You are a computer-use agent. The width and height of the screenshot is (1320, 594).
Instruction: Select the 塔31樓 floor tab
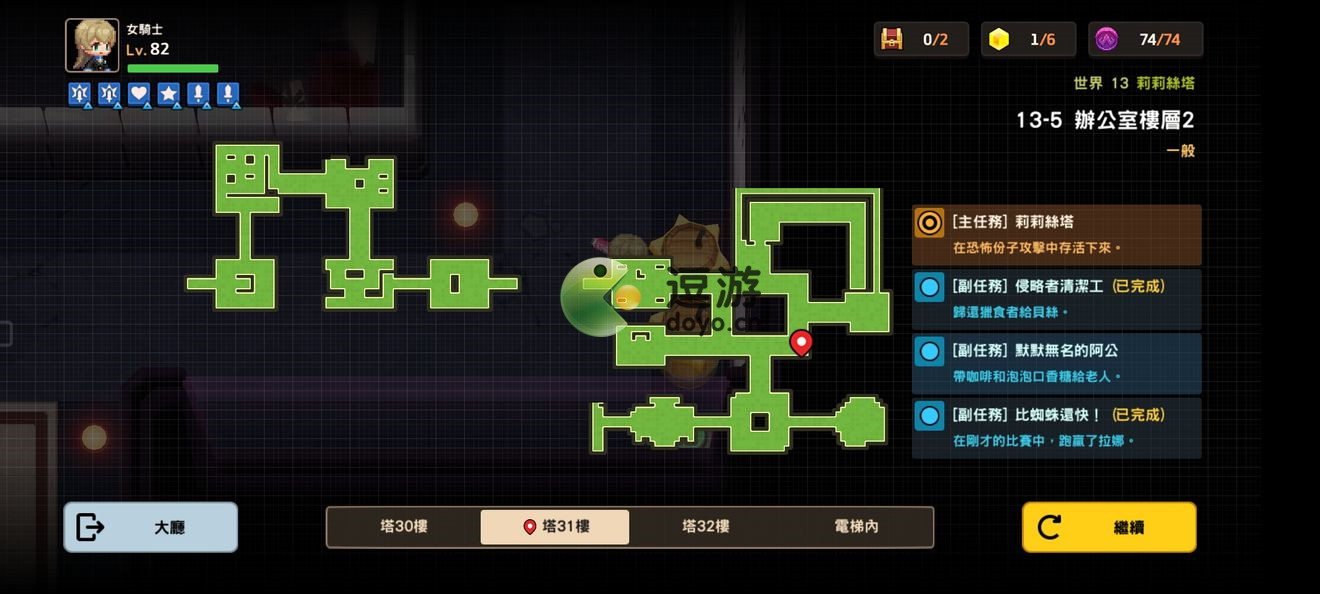pos(555,527)
